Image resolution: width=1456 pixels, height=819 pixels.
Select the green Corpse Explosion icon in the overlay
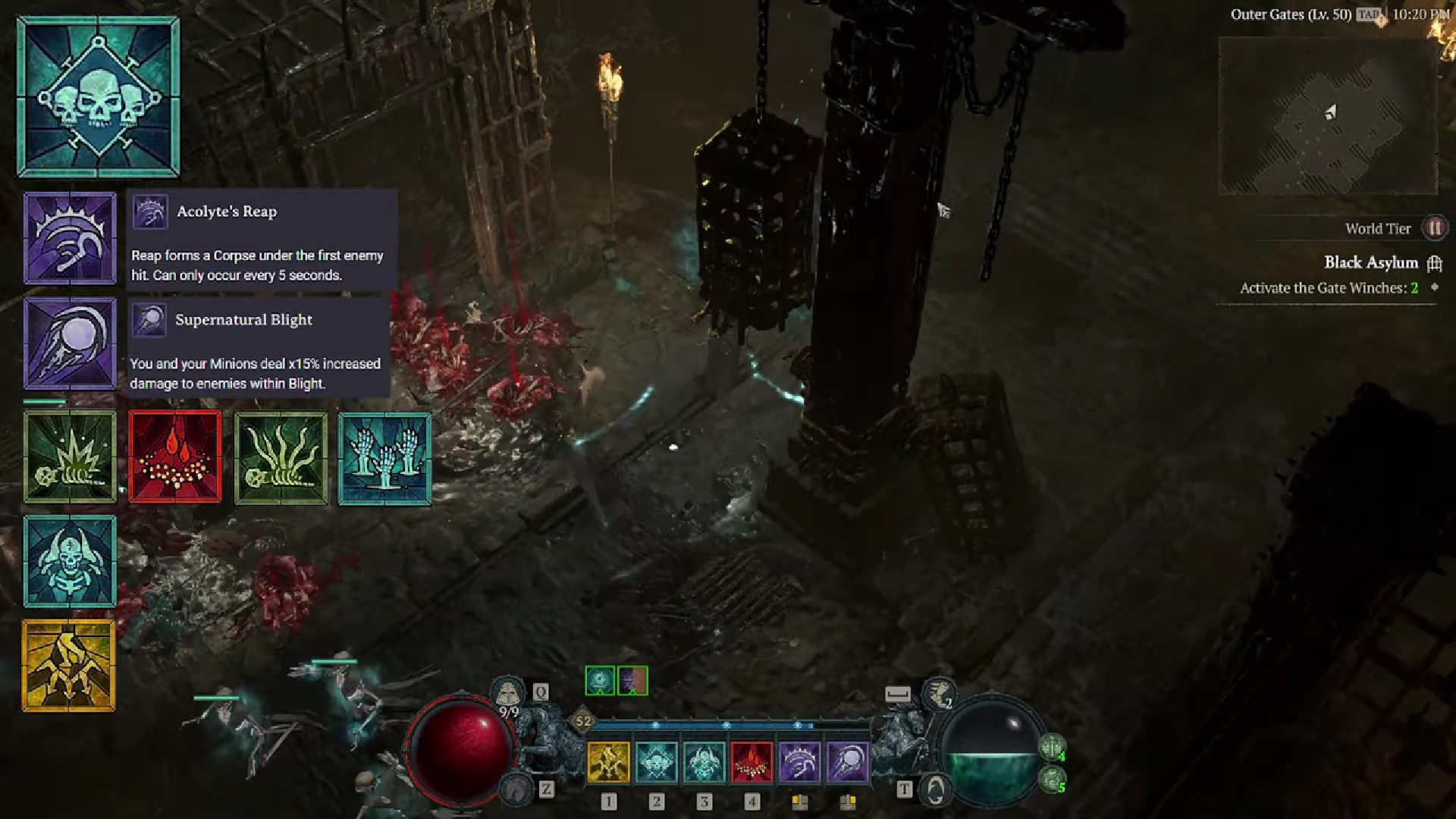[x=70, y=457]
